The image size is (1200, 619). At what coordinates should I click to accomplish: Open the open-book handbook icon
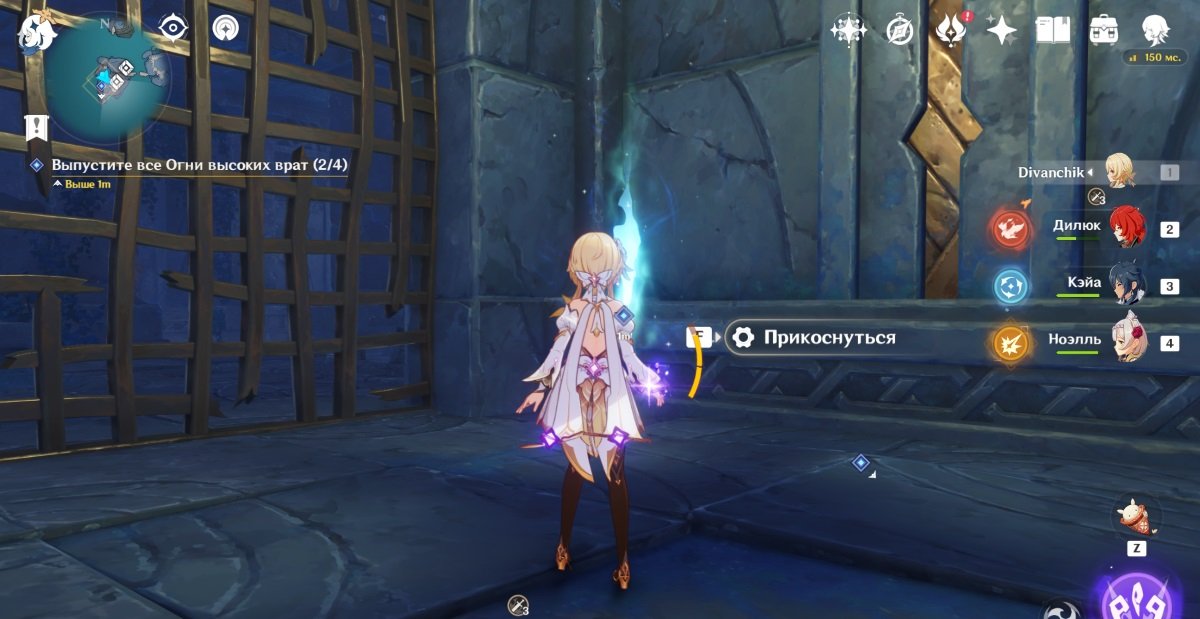click(x=1052, y=30)
